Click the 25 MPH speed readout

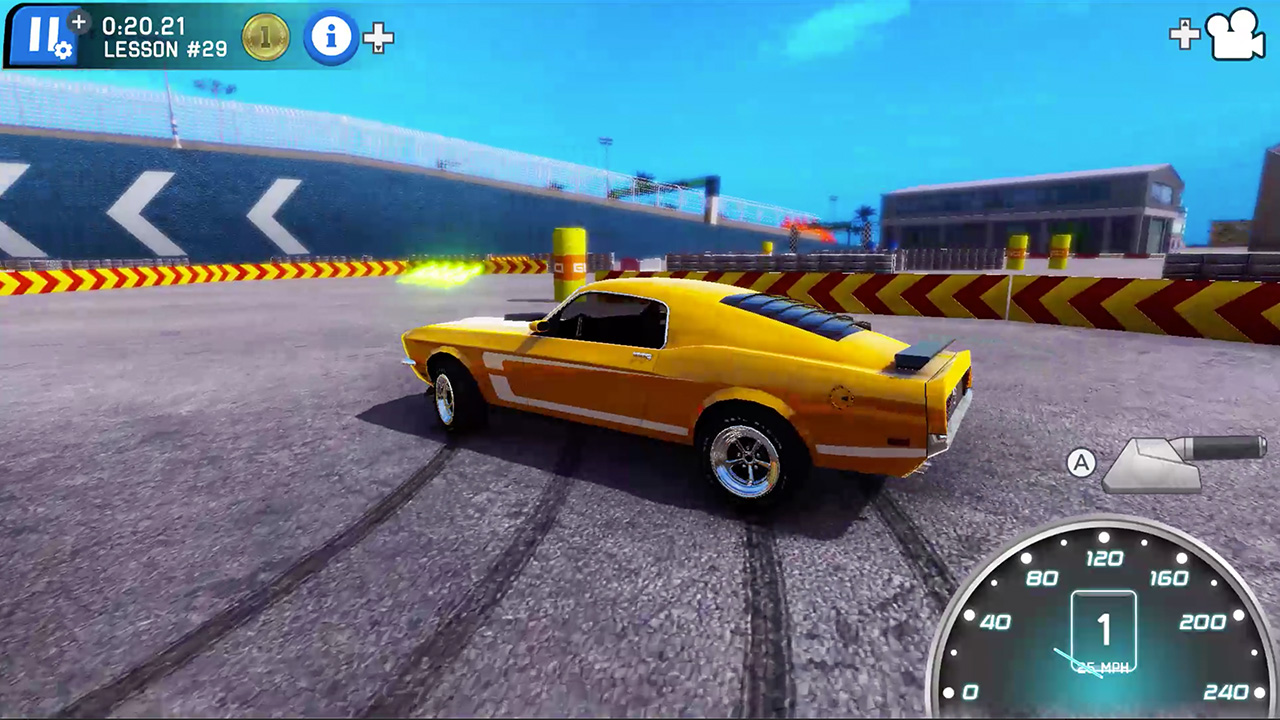tap(1104, 665)
